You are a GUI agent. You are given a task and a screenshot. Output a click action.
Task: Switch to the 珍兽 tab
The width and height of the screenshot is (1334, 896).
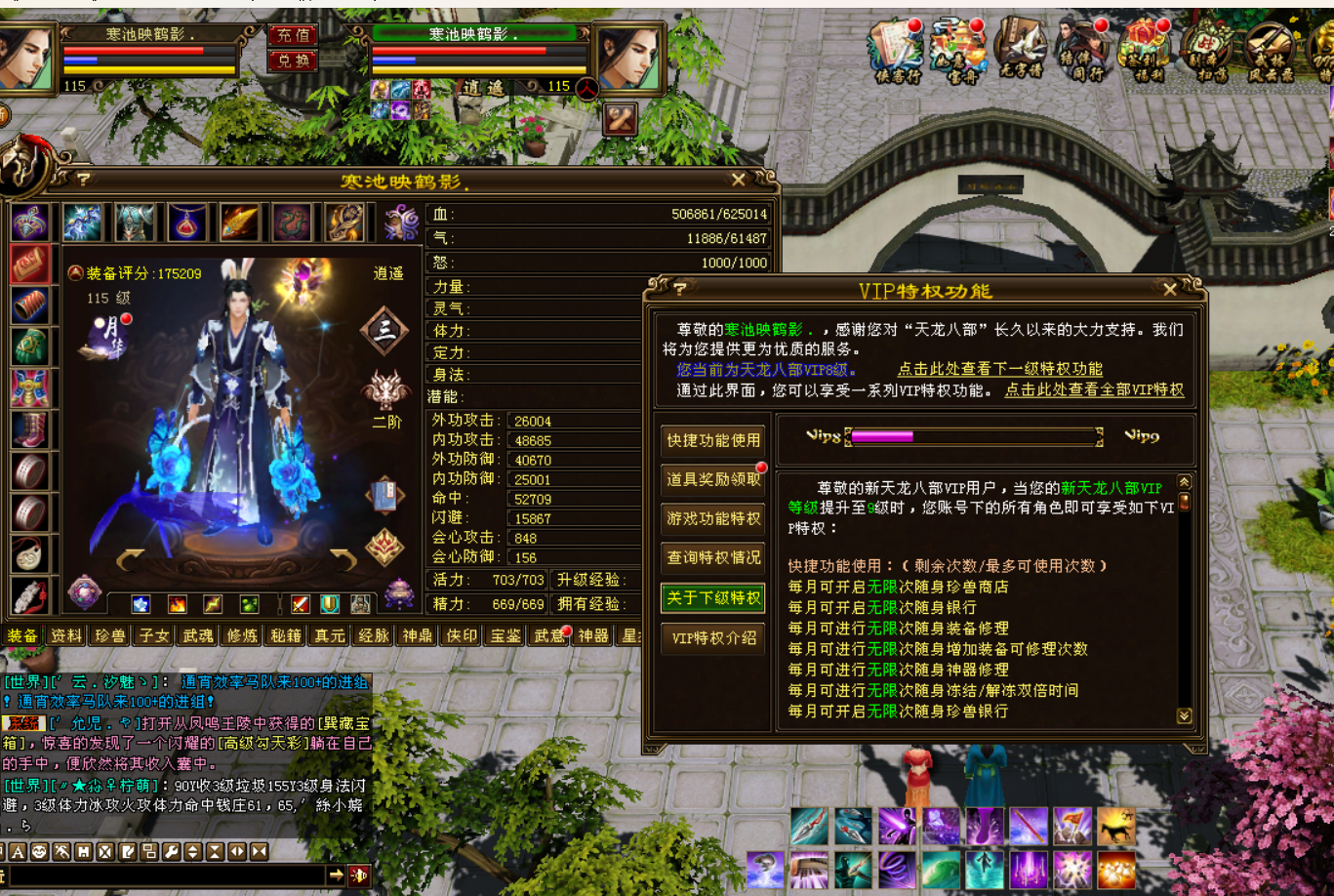(x=110, y=635)
